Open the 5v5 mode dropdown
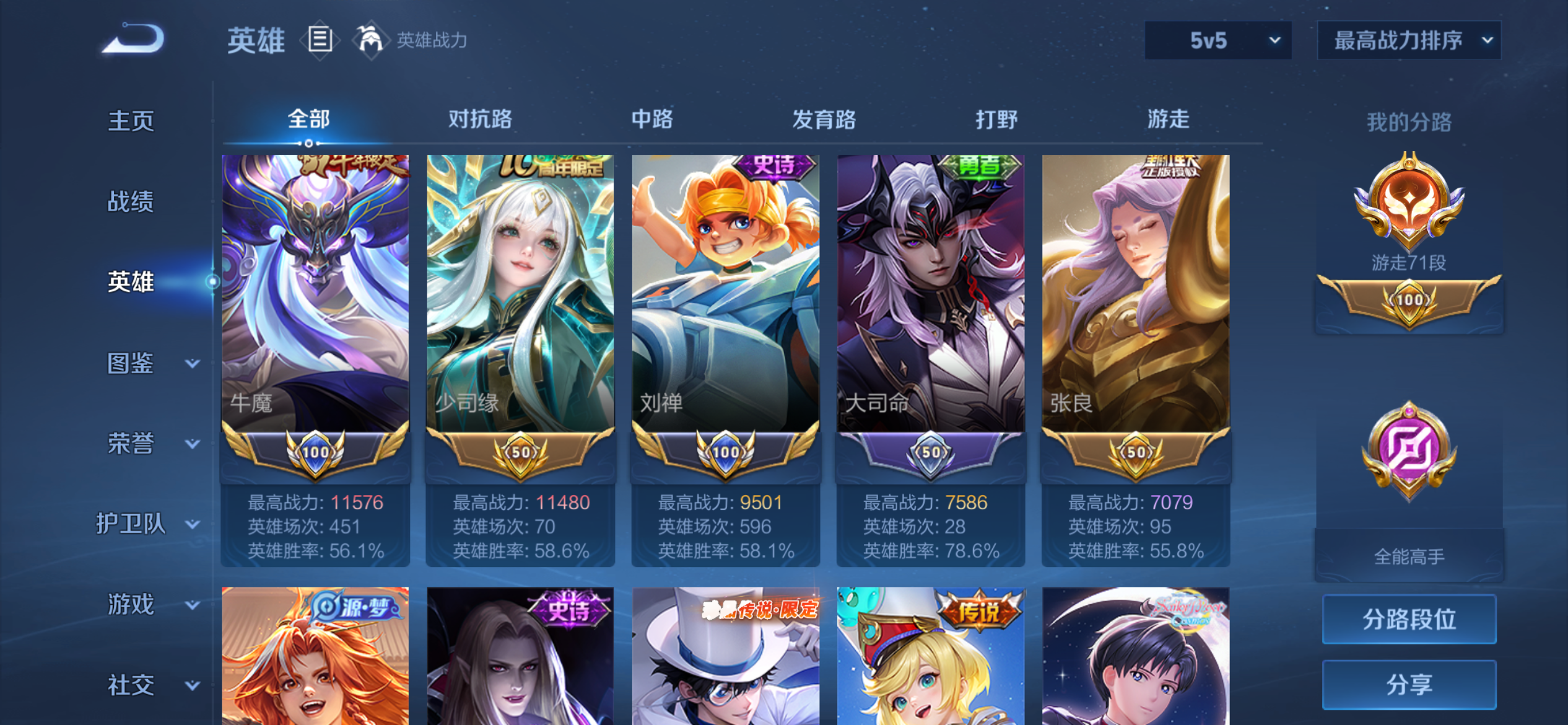 pos(1217,41)
